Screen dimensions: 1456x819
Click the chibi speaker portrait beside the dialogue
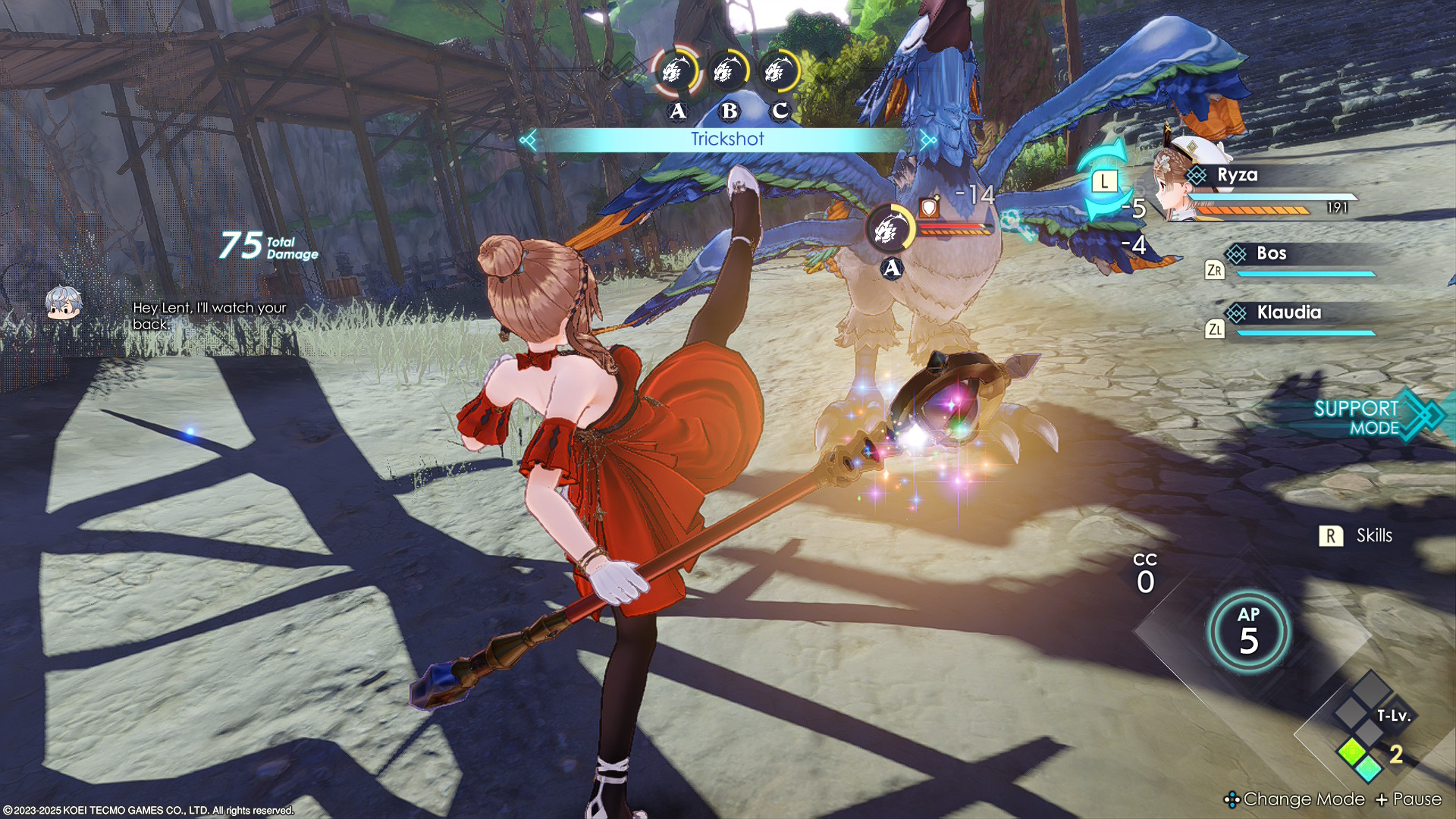click(x=64, y=303)
